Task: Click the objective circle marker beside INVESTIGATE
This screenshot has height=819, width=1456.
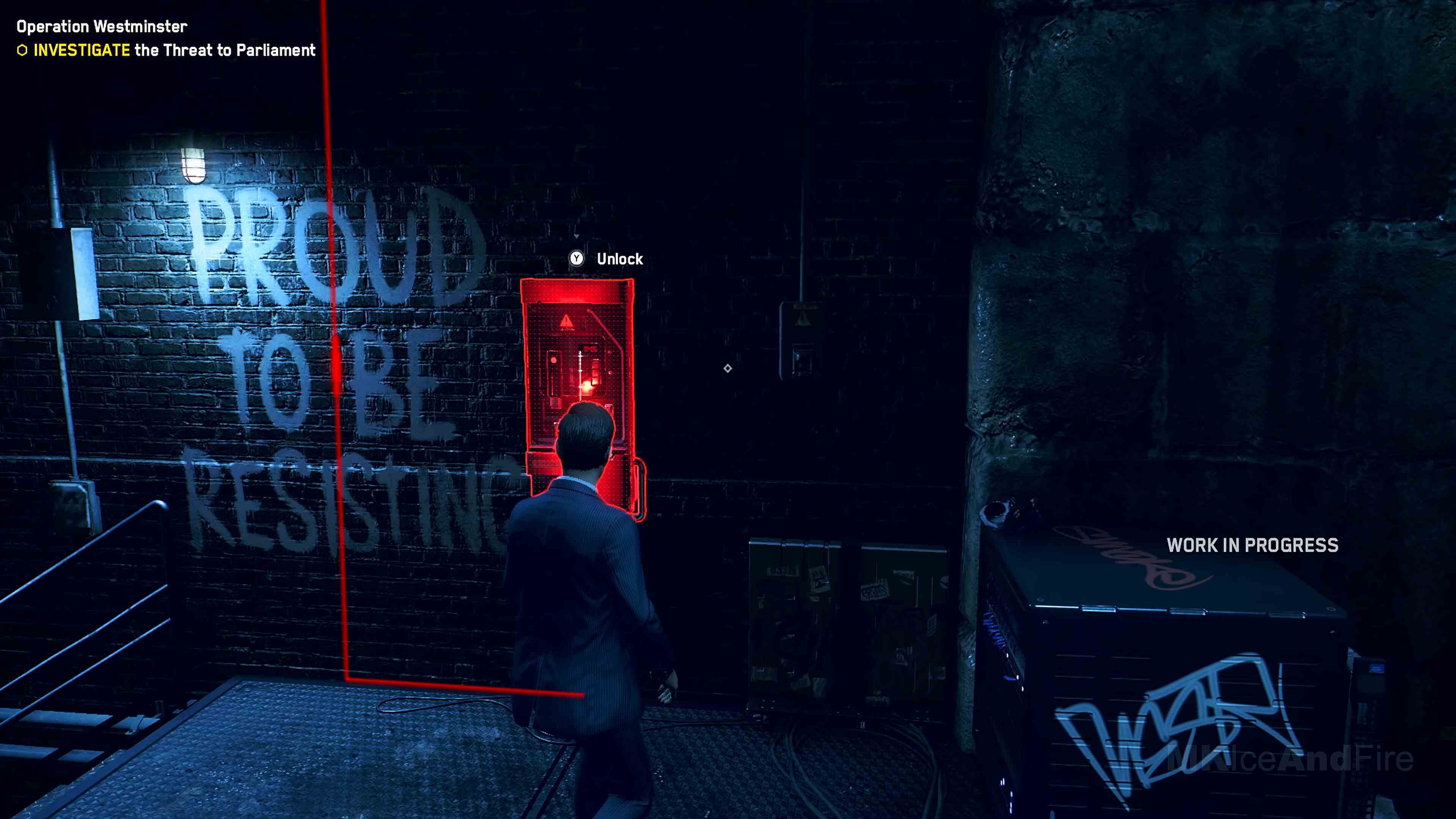Action: pyautogui.click(x=22, y=50)
